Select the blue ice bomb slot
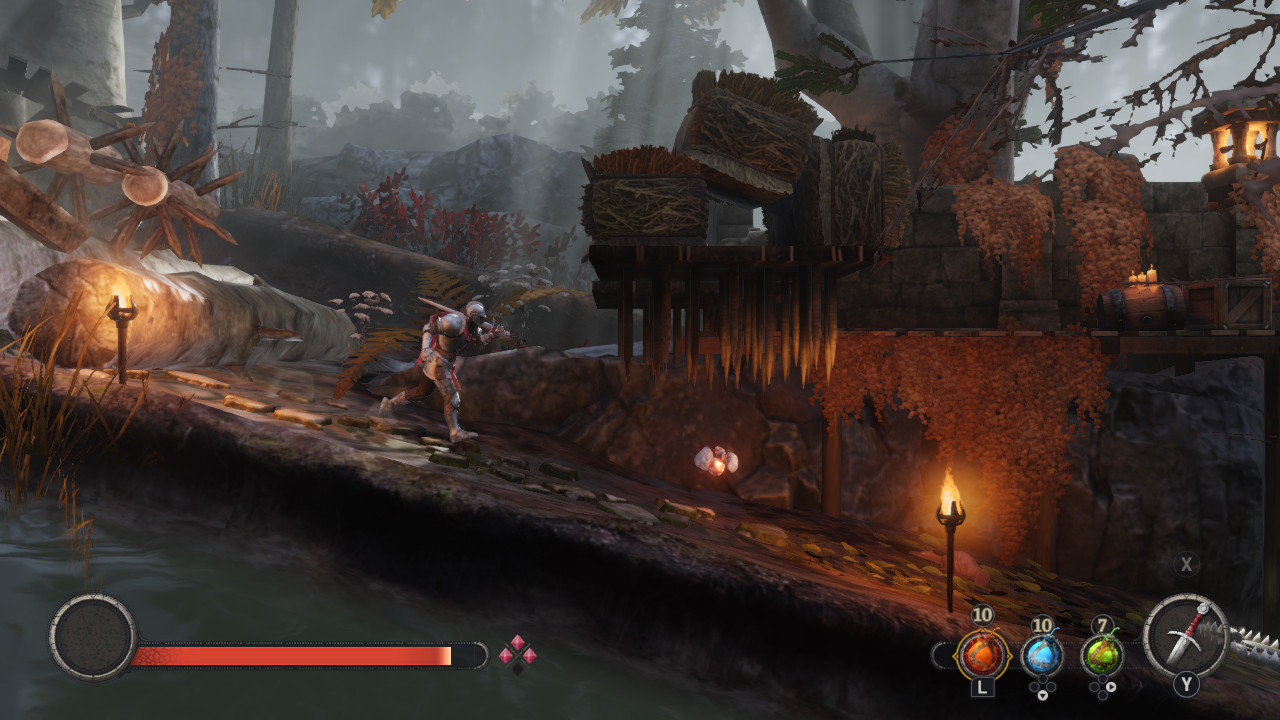The width and height of the screenshot is (1280, 720). pyautogui.click(x=1042, y=655)
